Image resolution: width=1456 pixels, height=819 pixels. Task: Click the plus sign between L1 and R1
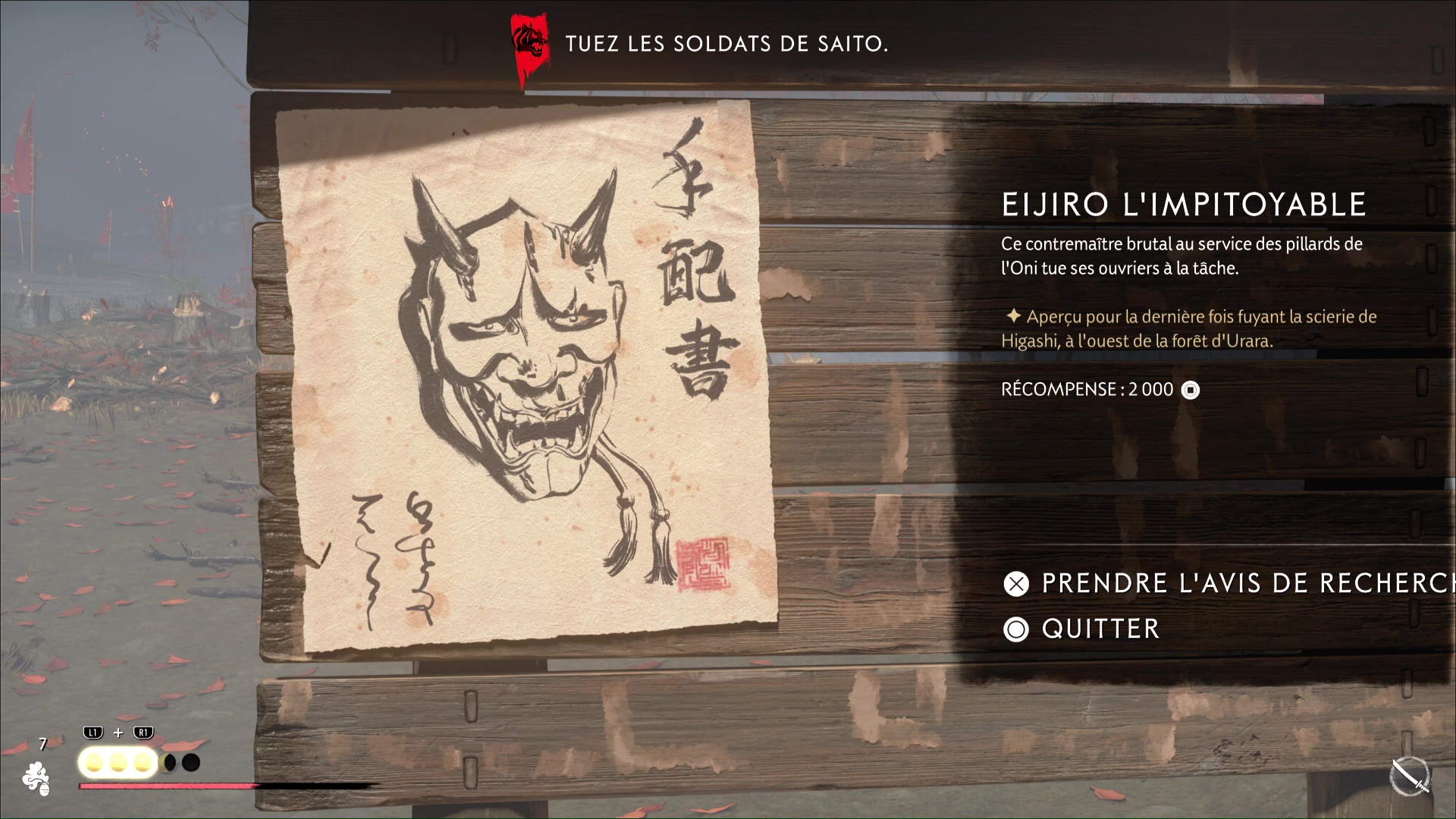[x=118, y=733]
